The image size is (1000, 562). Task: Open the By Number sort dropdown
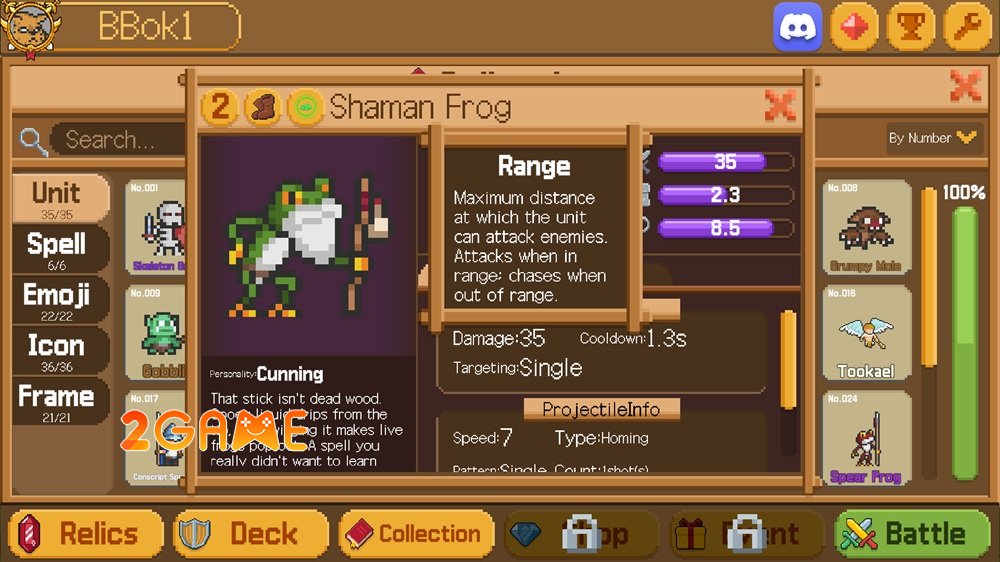pyautogui.click(x=931, y=138)
